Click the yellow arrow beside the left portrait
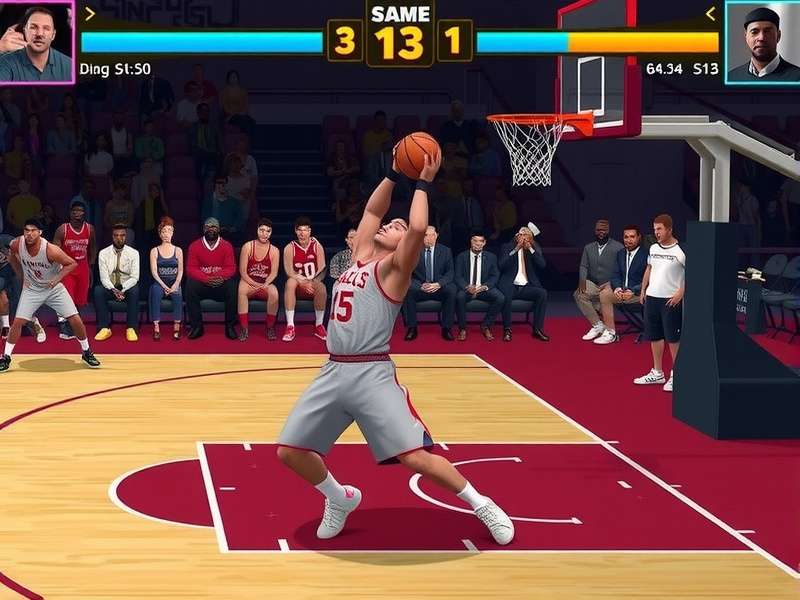This screenshot has width=800, height=600. coord(89,13)
